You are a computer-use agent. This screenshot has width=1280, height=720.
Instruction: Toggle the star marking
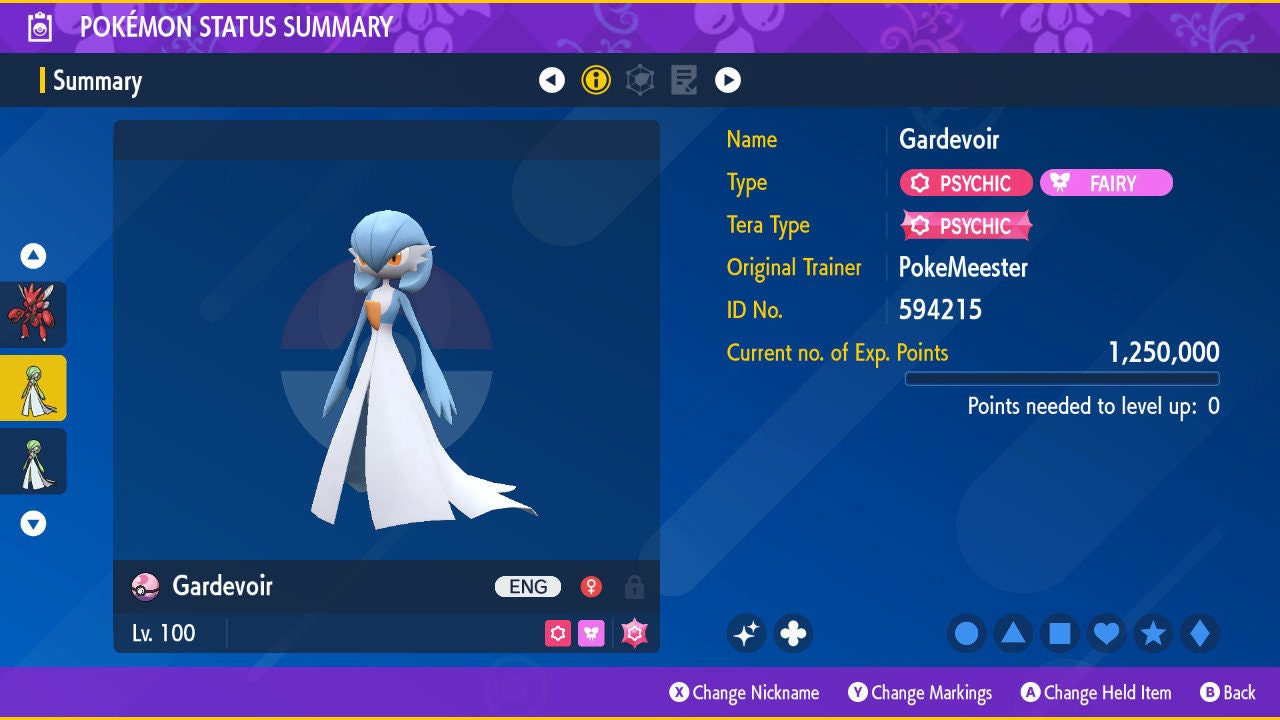[1153, 633]
